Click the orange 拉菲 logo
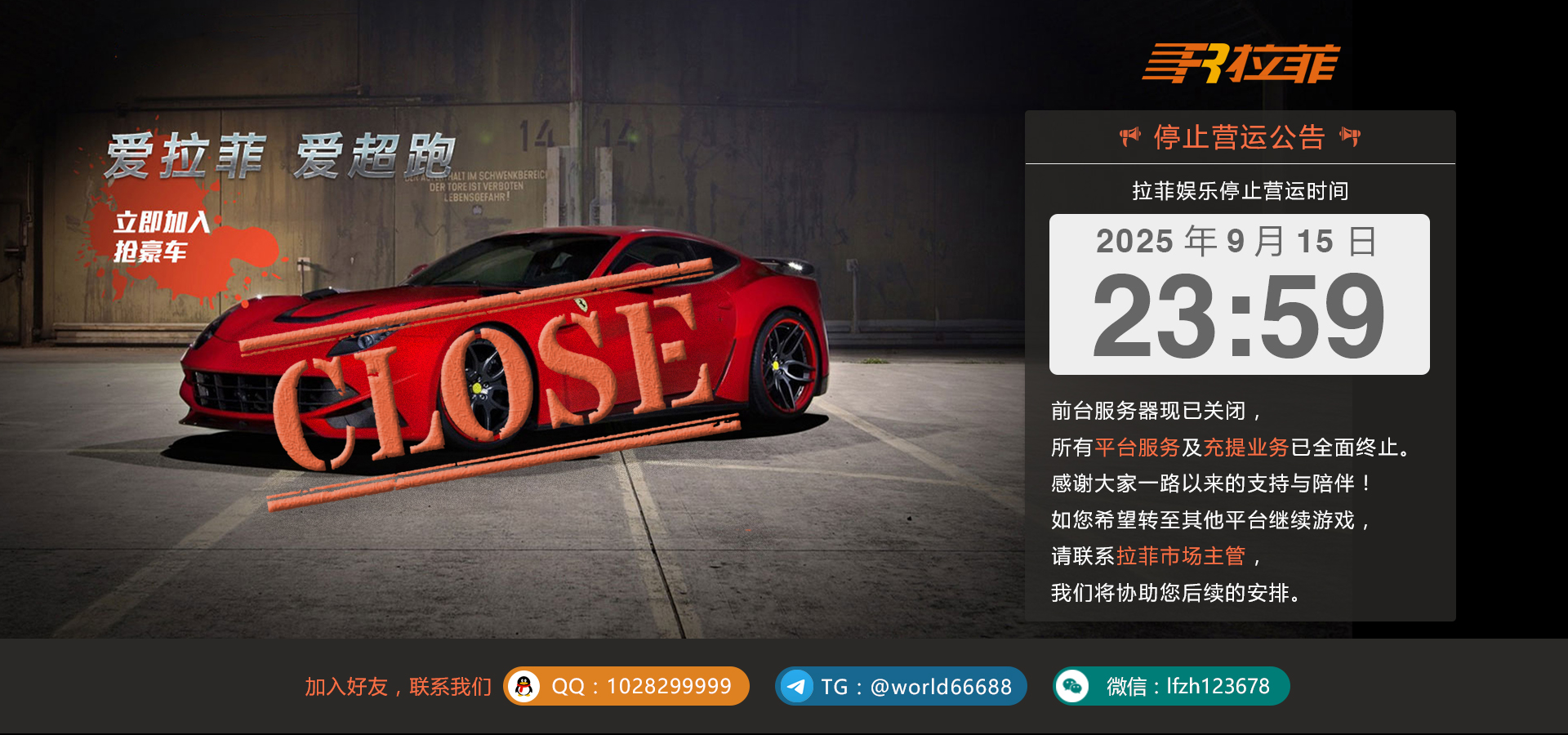Viewport: 1568px width, 735px height. 1241,64
